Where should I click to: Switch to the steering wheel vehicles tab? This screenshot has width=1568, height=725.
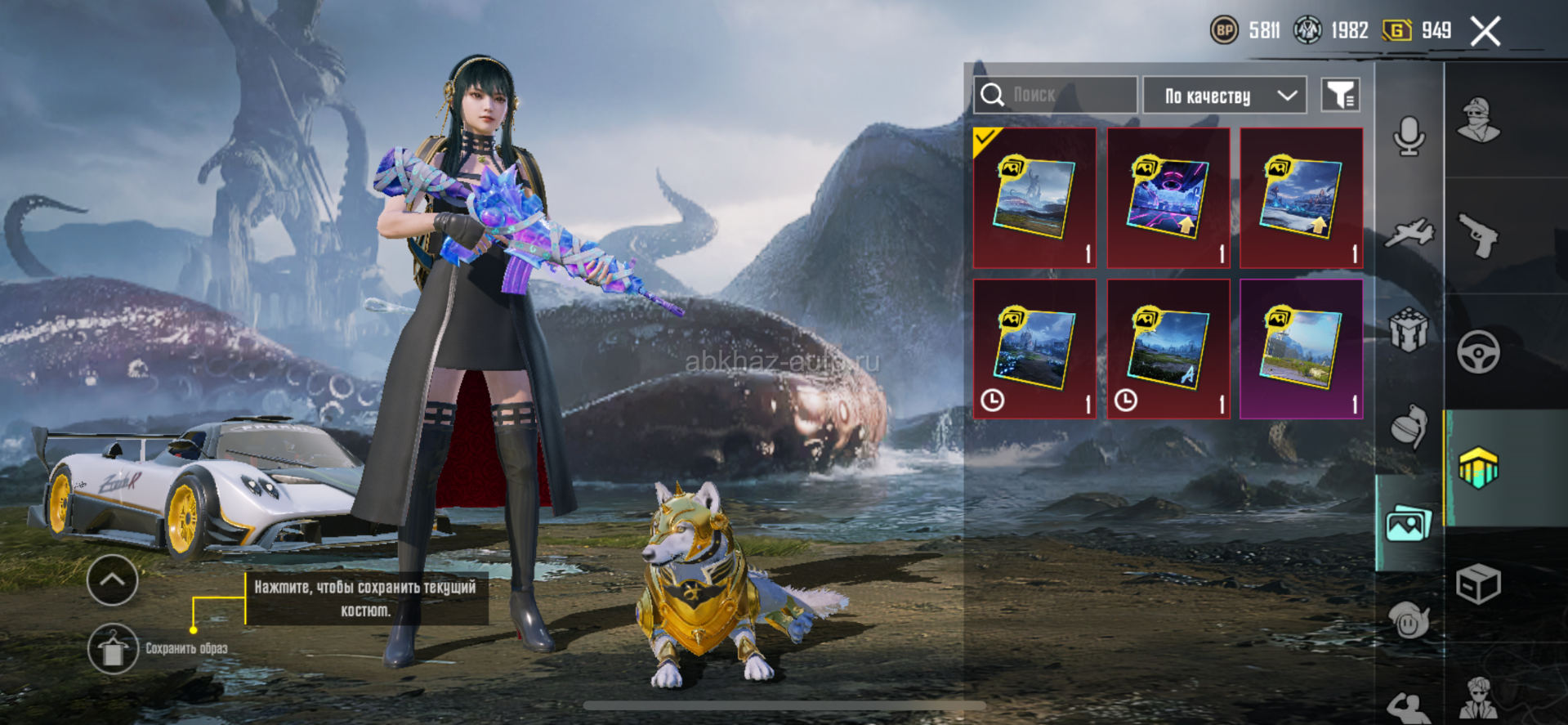[x=1479, y=352]
